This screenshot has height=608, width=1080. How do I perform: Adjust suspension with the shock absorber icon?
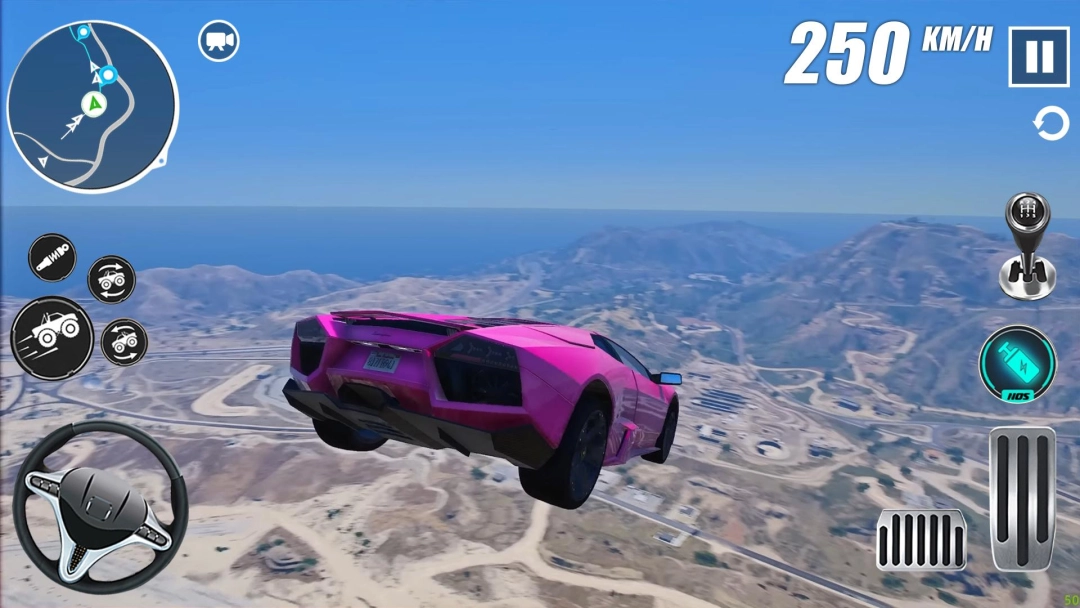[51, 258]
